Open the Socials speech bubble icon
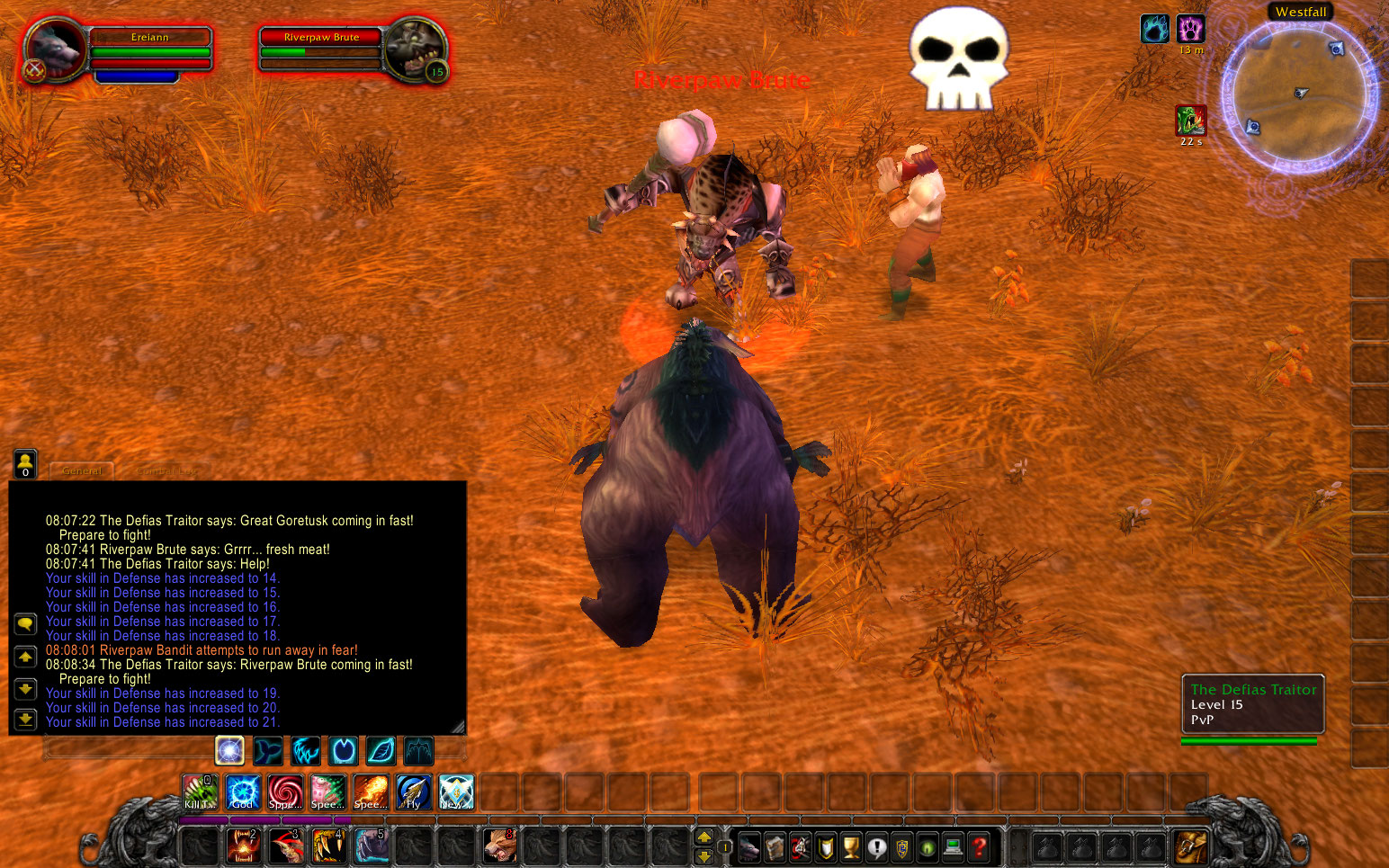Viewport: 1389px width, 868px height. 877,847
